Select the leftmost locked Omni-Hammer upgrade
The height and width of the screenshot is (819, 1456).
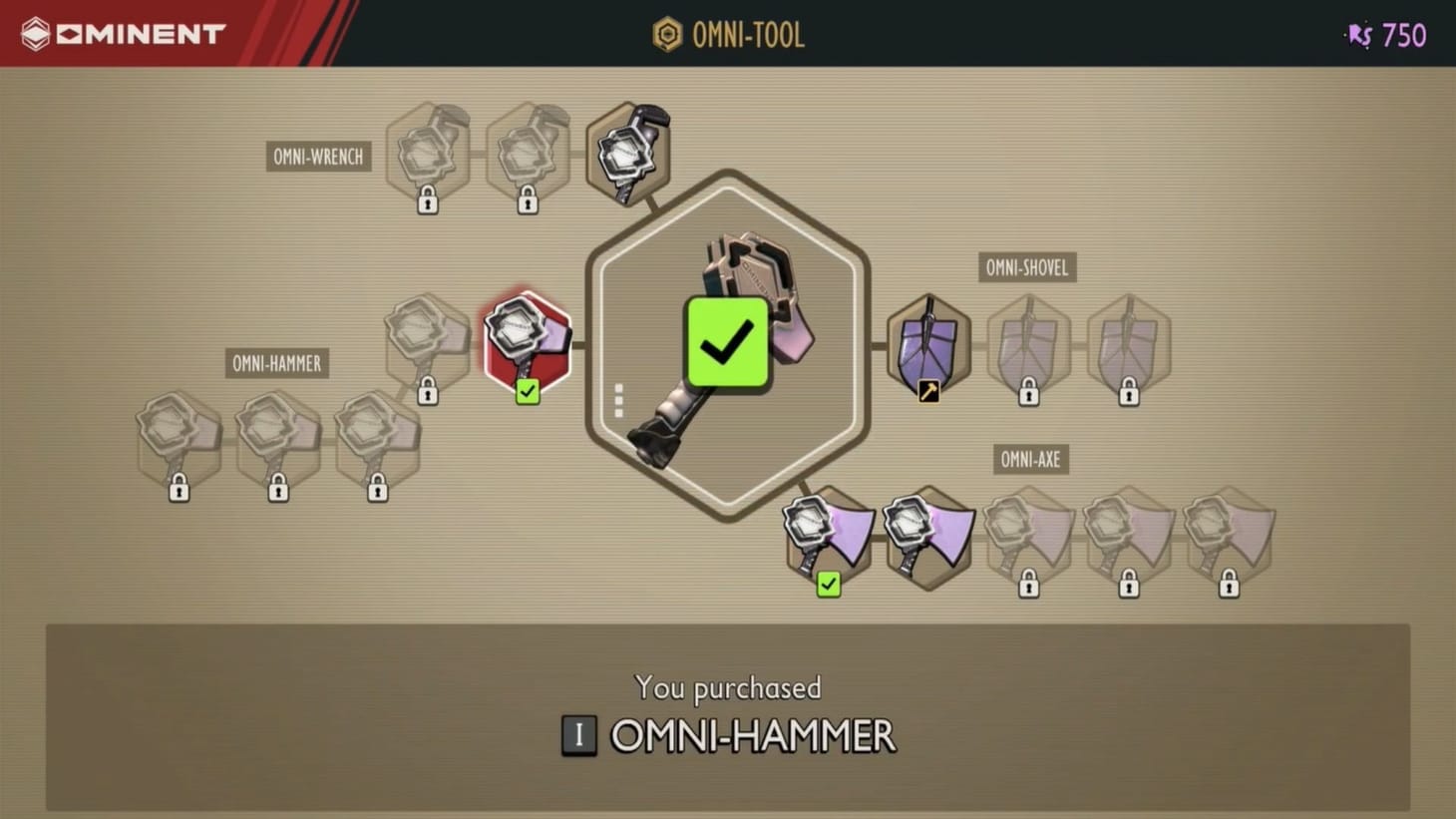178,439
